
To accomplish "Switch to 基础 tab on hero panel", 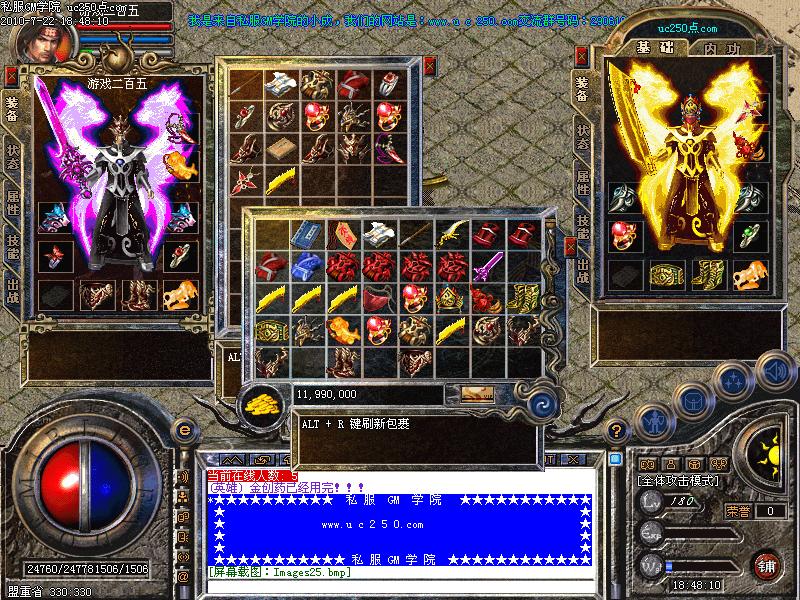I will coord(651,48).
